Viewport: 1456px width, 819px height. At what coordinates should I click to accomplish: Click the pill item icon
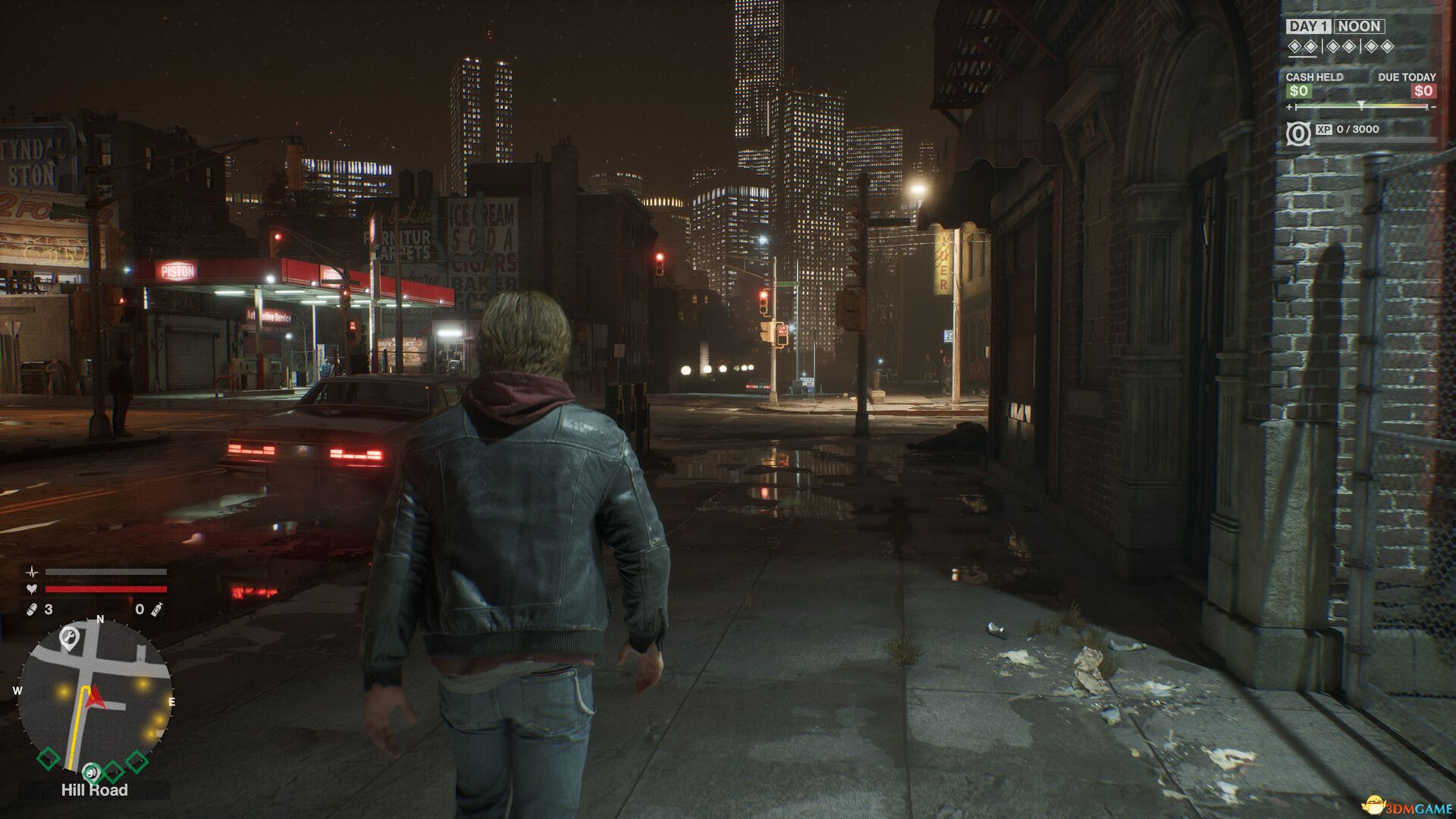[x=33, y=609]
